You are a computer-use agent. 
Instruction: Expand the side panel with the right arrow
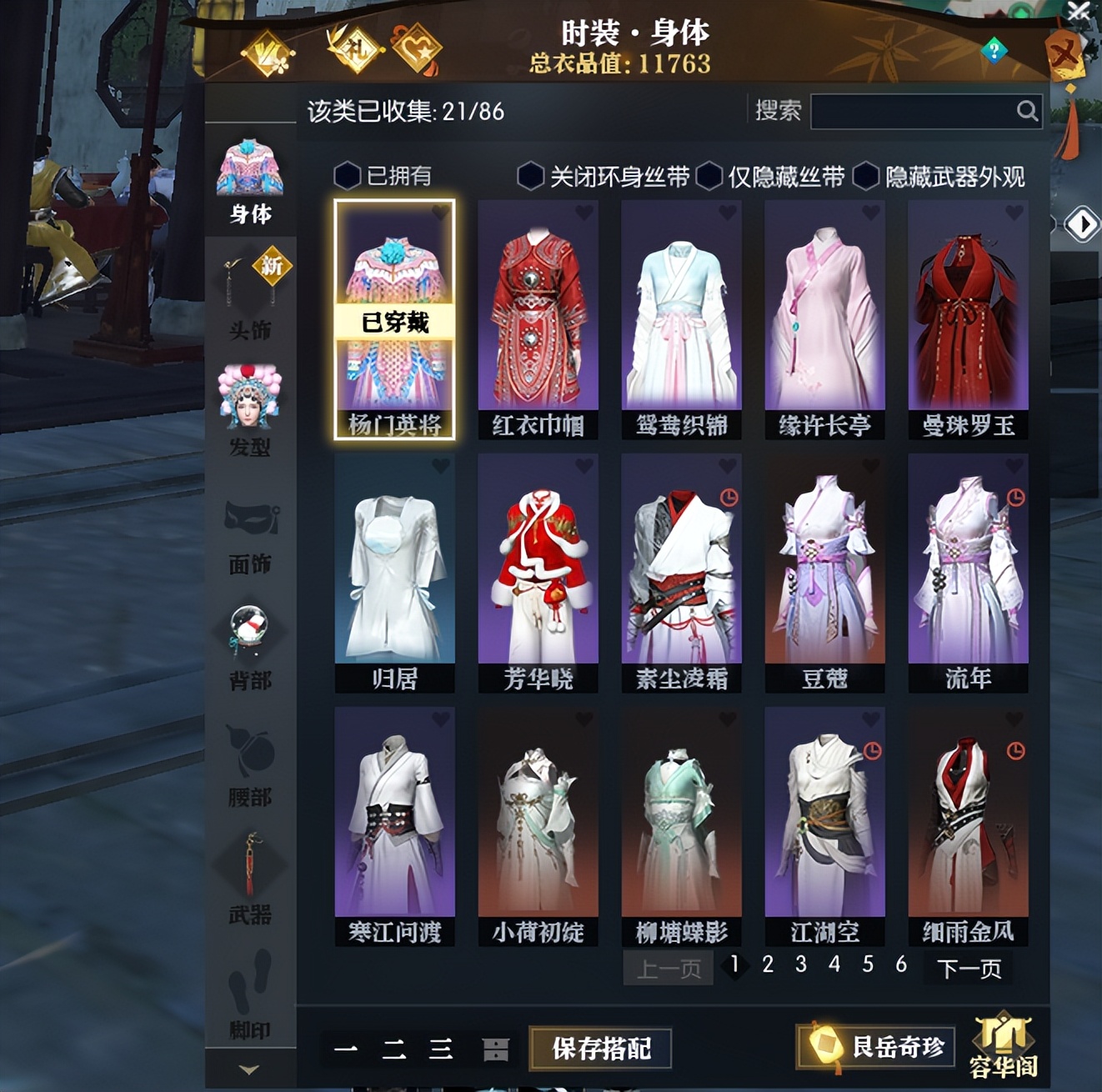pos(1084,223)
